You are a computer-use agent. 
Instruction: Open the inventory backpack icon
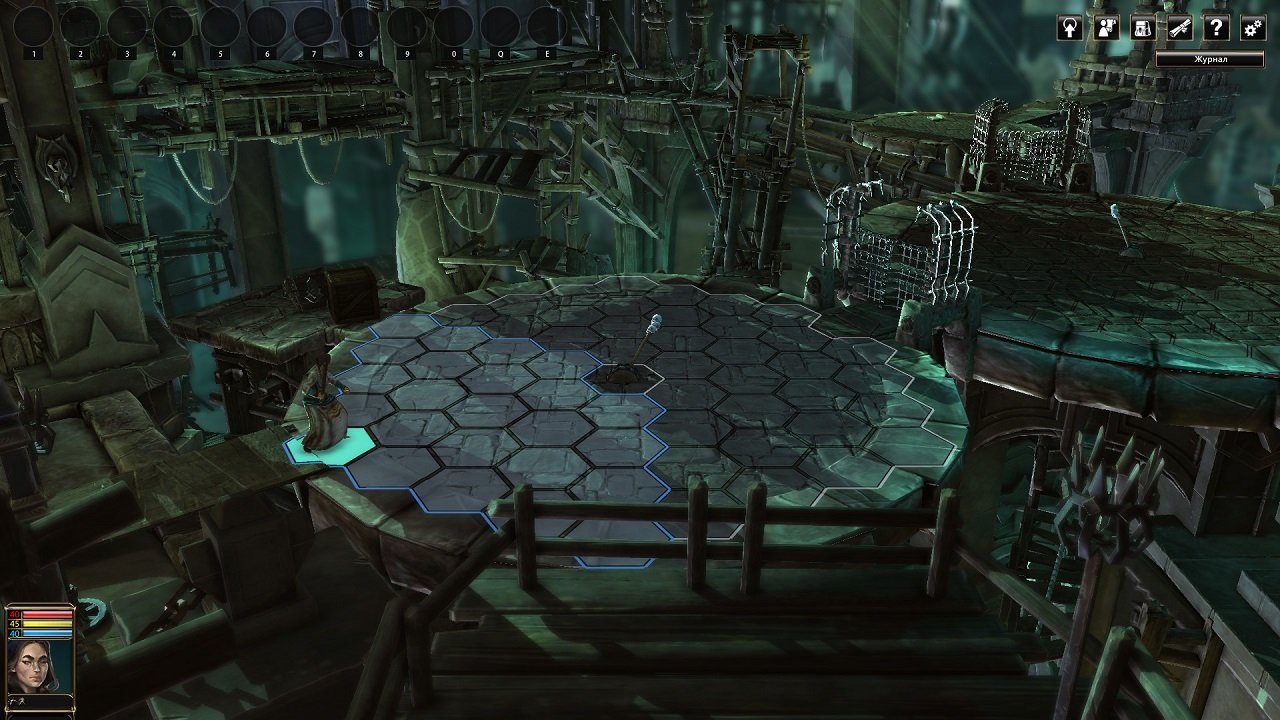point(1142,28)
